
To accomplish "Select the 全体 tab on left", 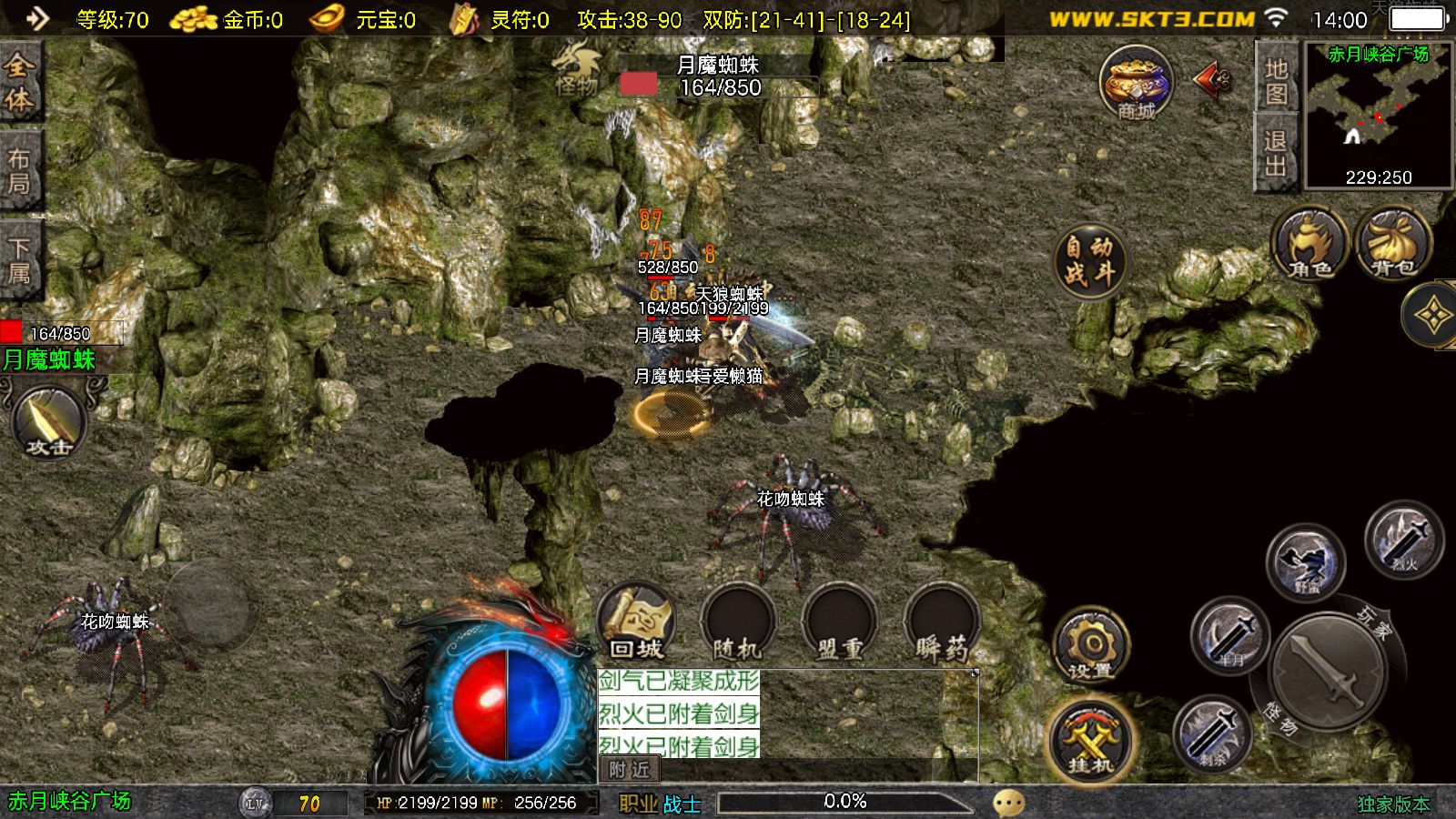I will (20, 82).
